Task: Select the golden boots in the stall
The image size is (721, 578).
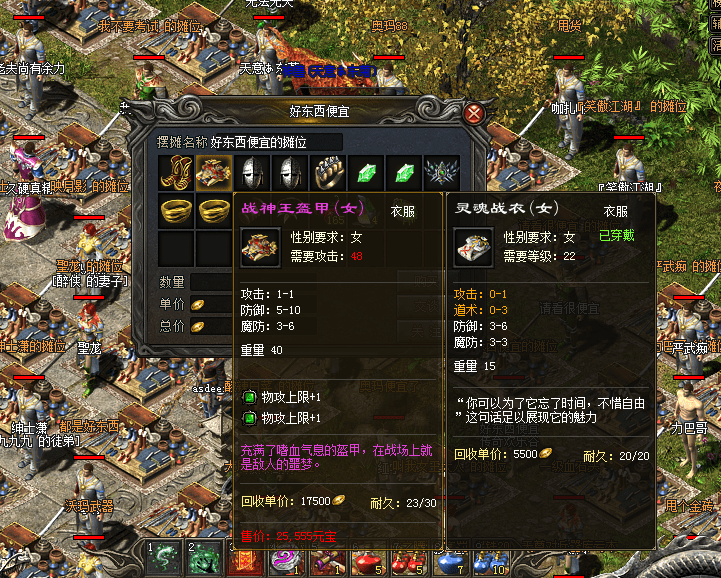Action: click(x=175, y=172)
